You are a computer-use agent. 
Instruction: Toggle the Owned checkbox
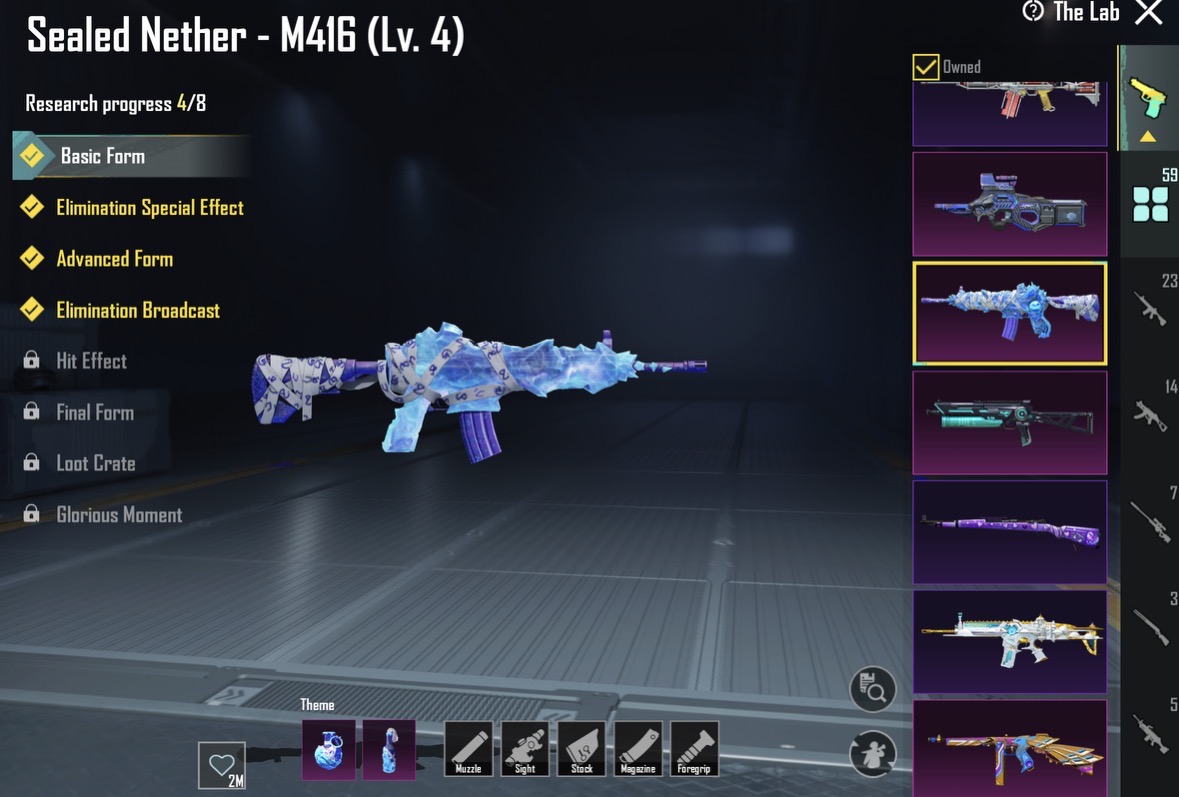pyautogui.click(x=926, y=67)
